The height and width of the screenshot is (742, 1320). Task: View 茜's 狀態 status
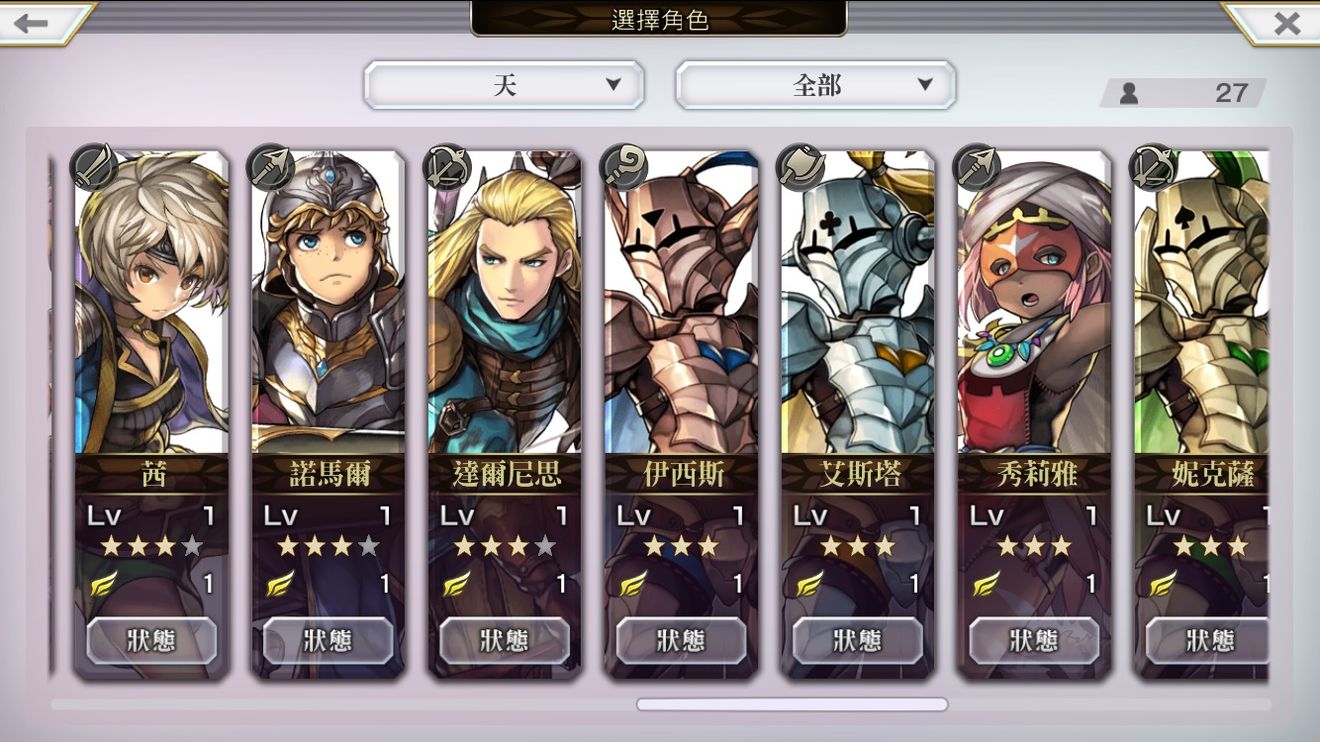(x=152, y=640)
